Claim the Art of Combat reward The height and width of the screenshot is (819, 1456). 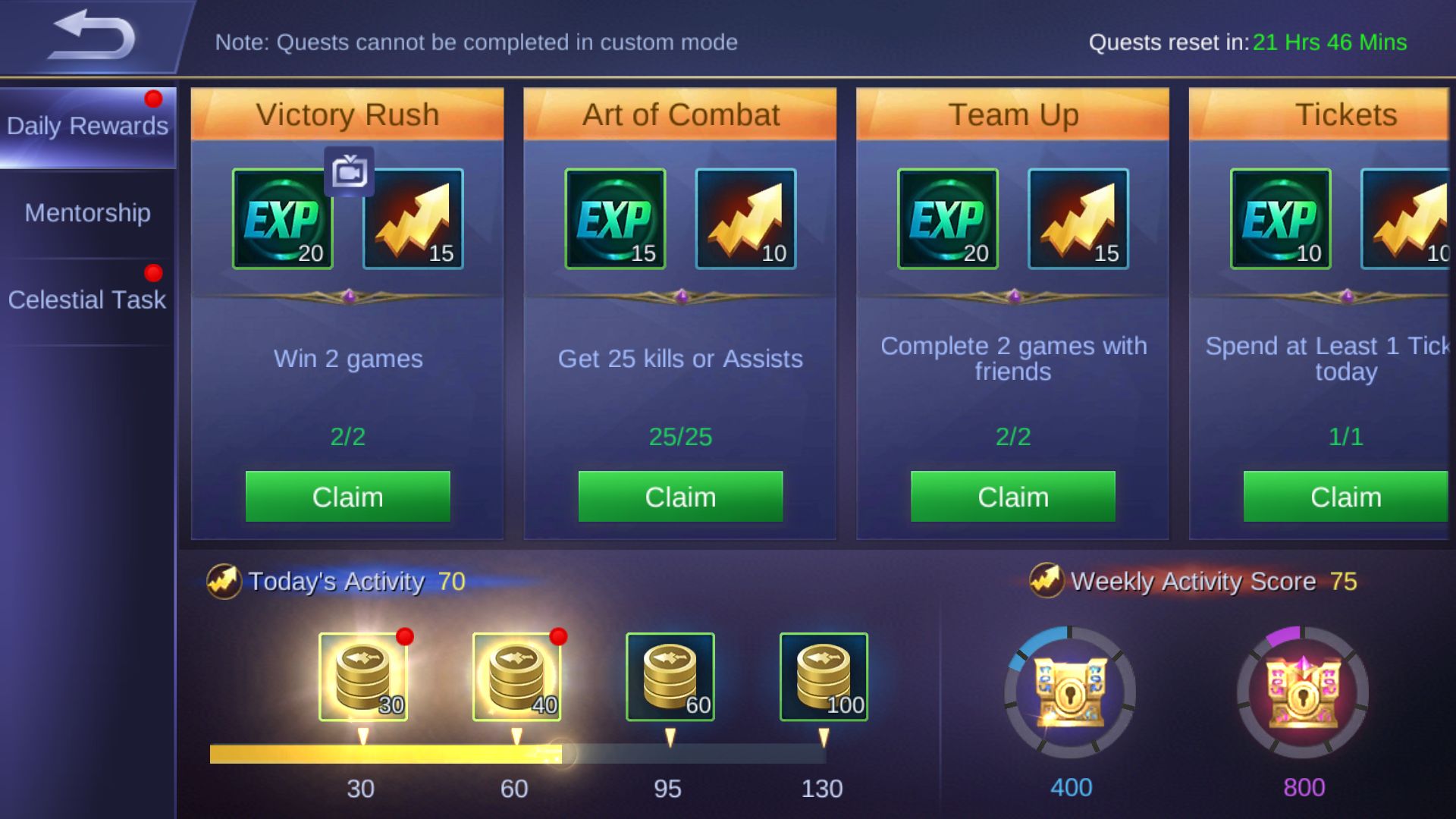[680, 497]
